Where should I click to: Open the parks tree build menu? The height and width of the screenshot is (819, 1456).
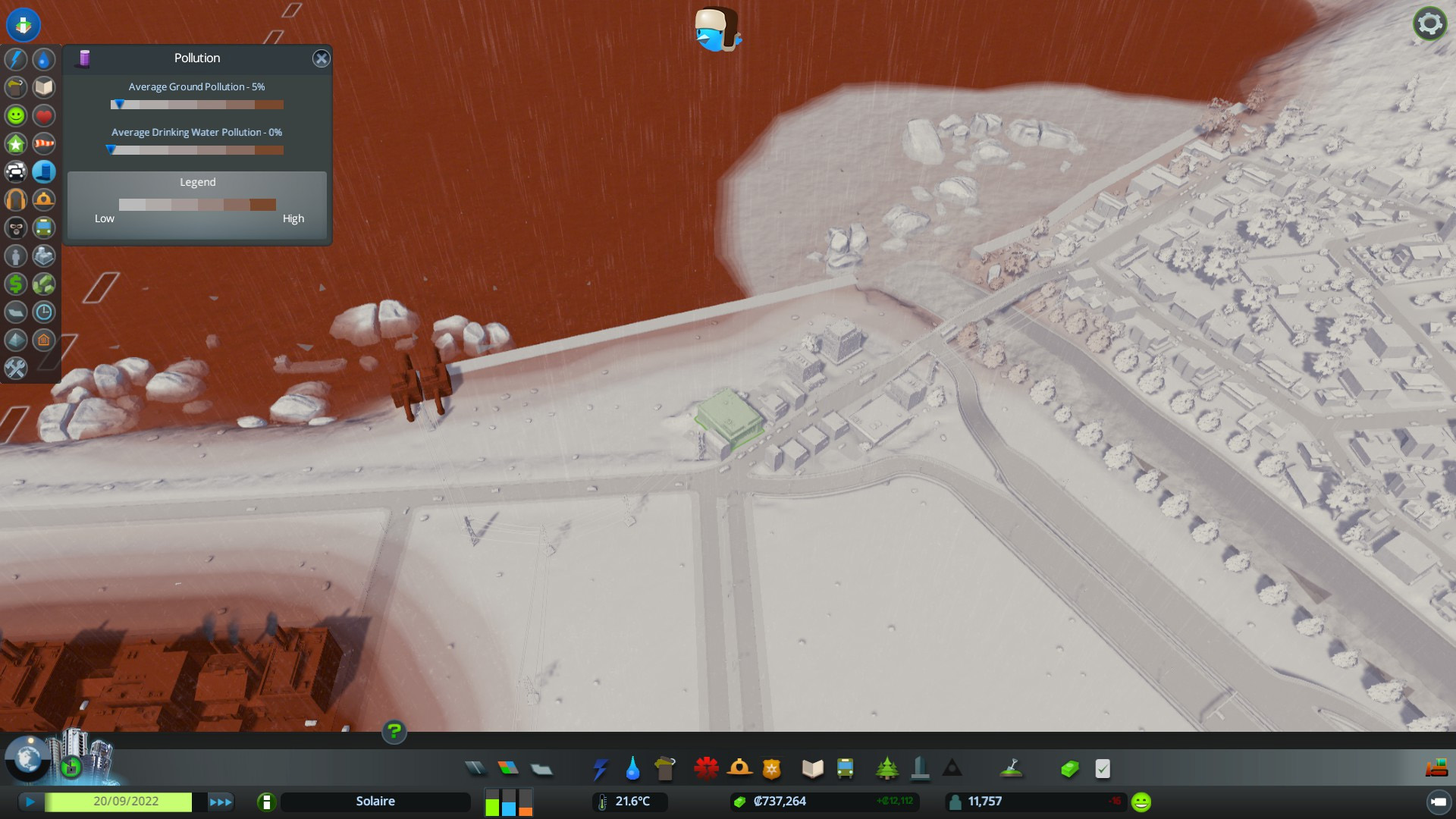[886, 769]
